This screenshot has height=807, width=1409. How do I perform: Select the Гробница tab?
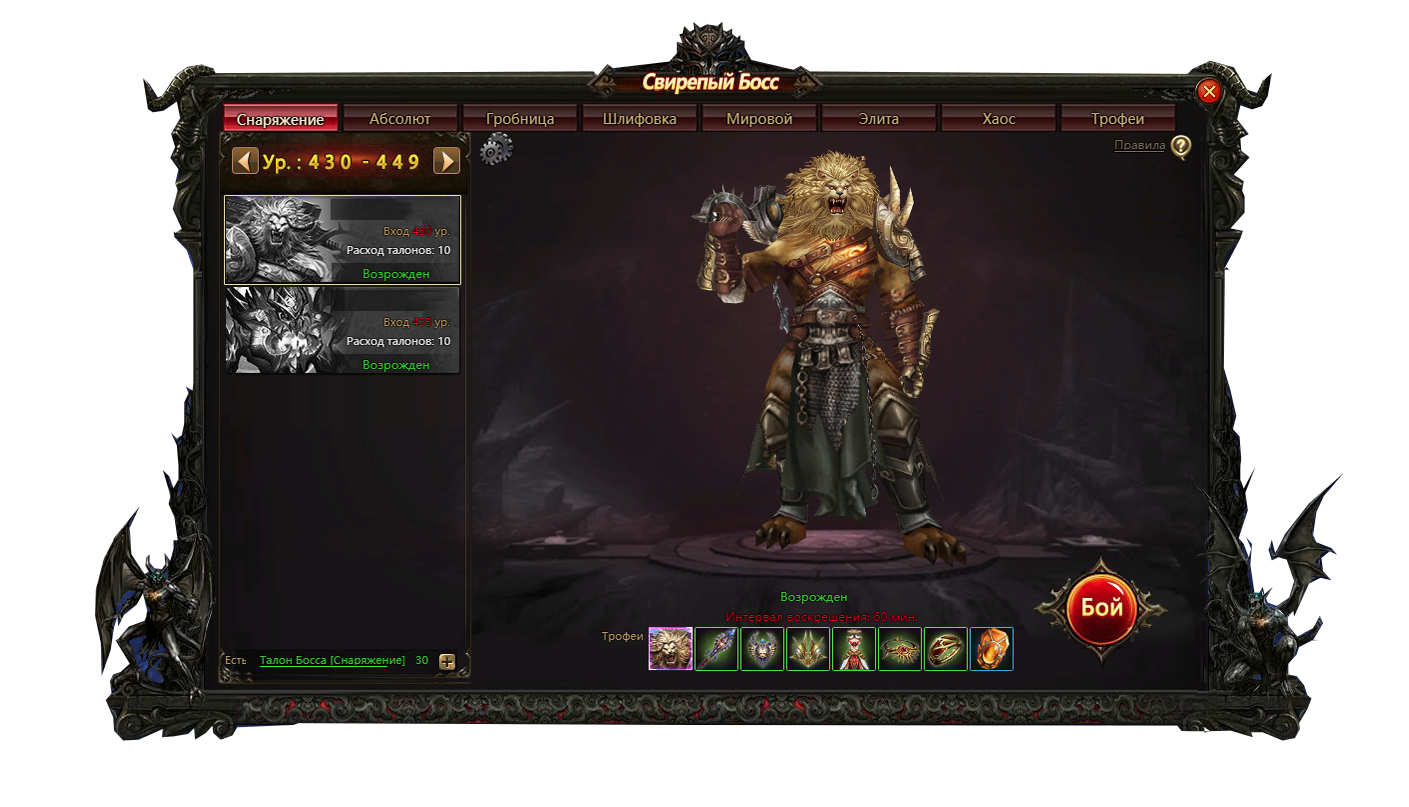click(x=520, y=119)
